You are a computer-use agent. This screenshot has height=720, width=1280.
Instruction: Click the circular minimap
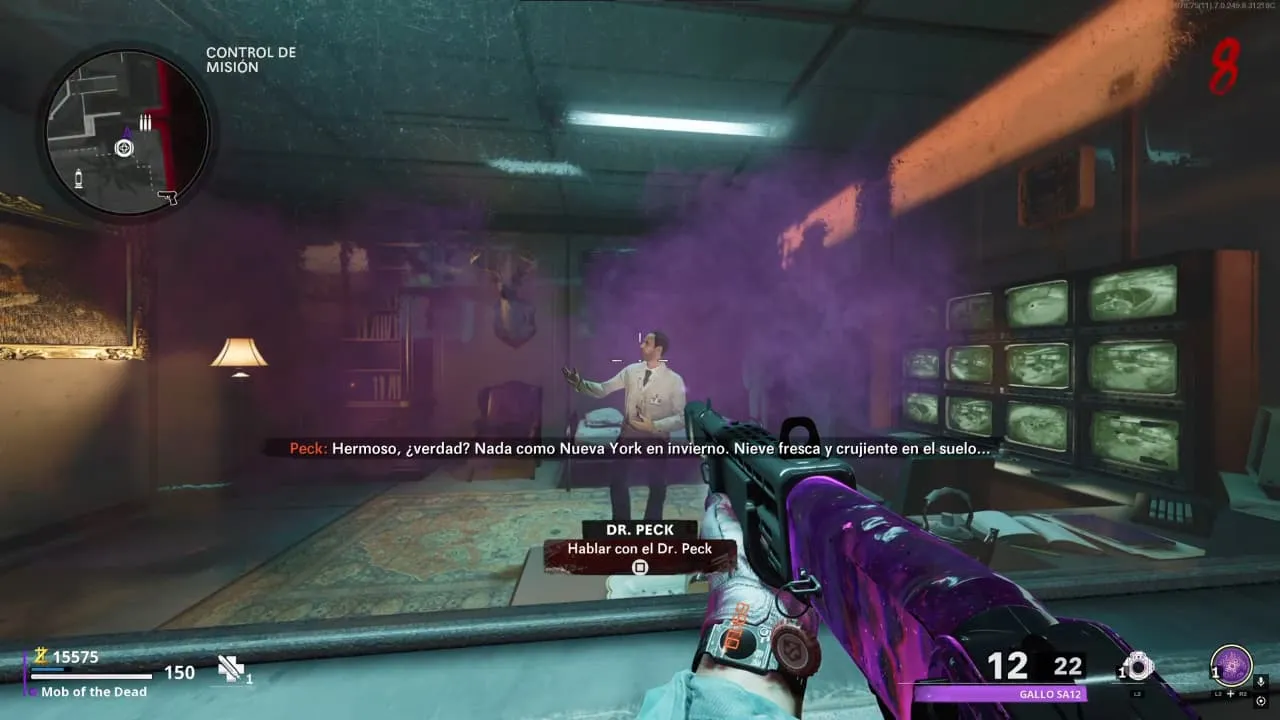tap(124, 133)
